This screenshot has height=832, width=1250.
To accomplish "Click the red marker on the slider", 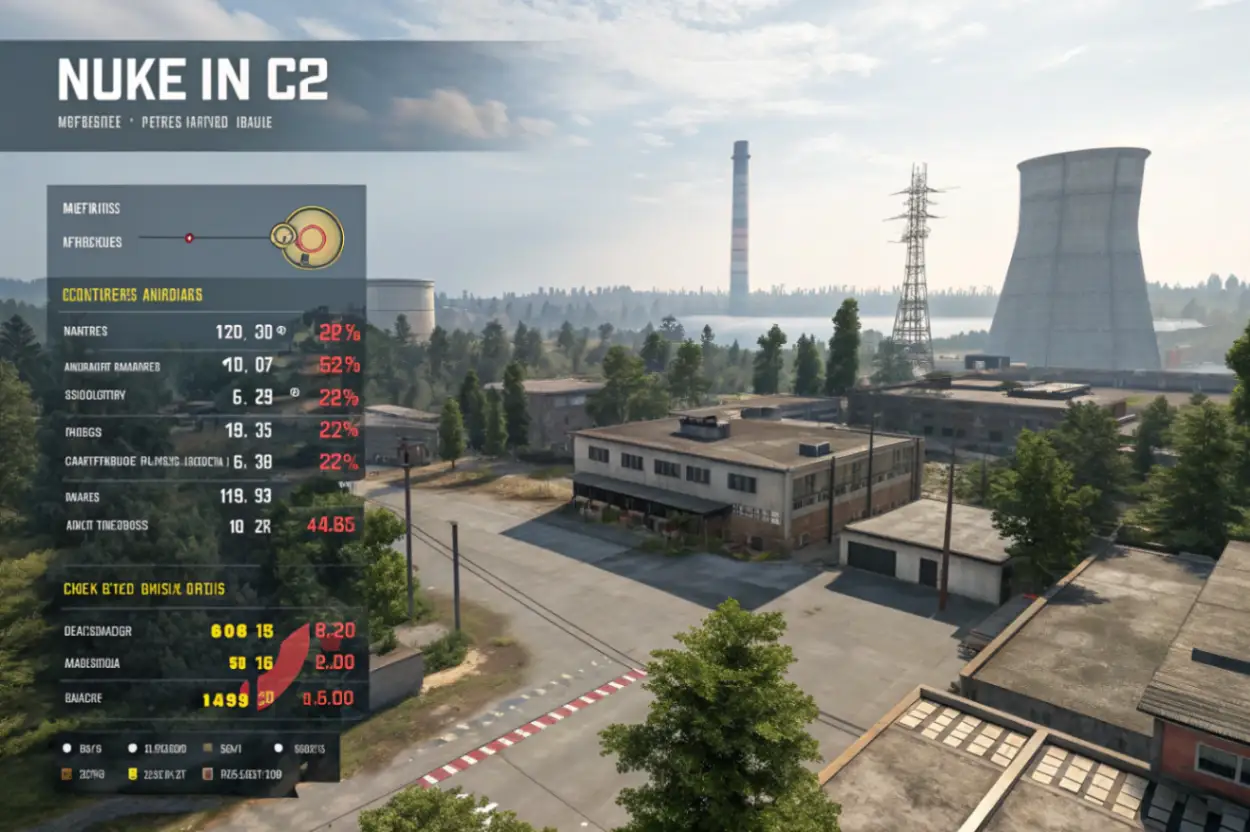I will pyautogui.click(x=189, y=238).
